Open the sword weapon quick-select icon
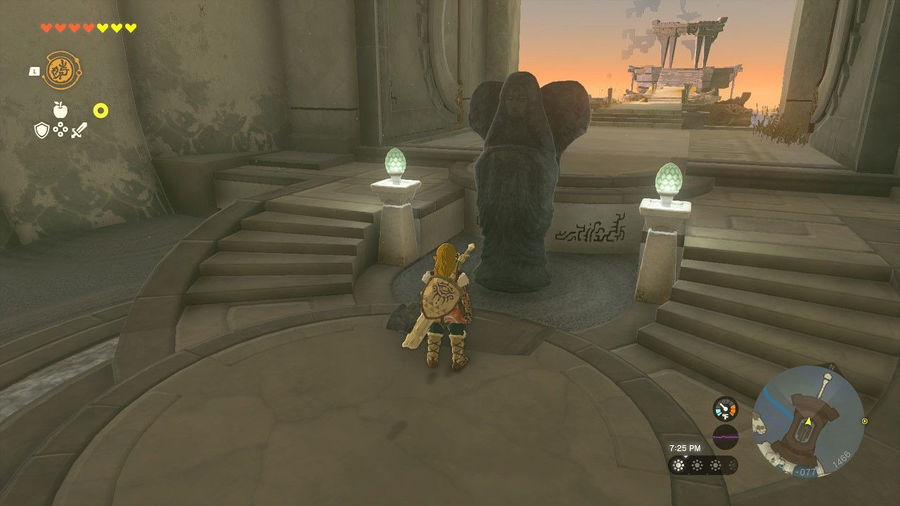Screen dimensions: 900x506 coord(79,130)
